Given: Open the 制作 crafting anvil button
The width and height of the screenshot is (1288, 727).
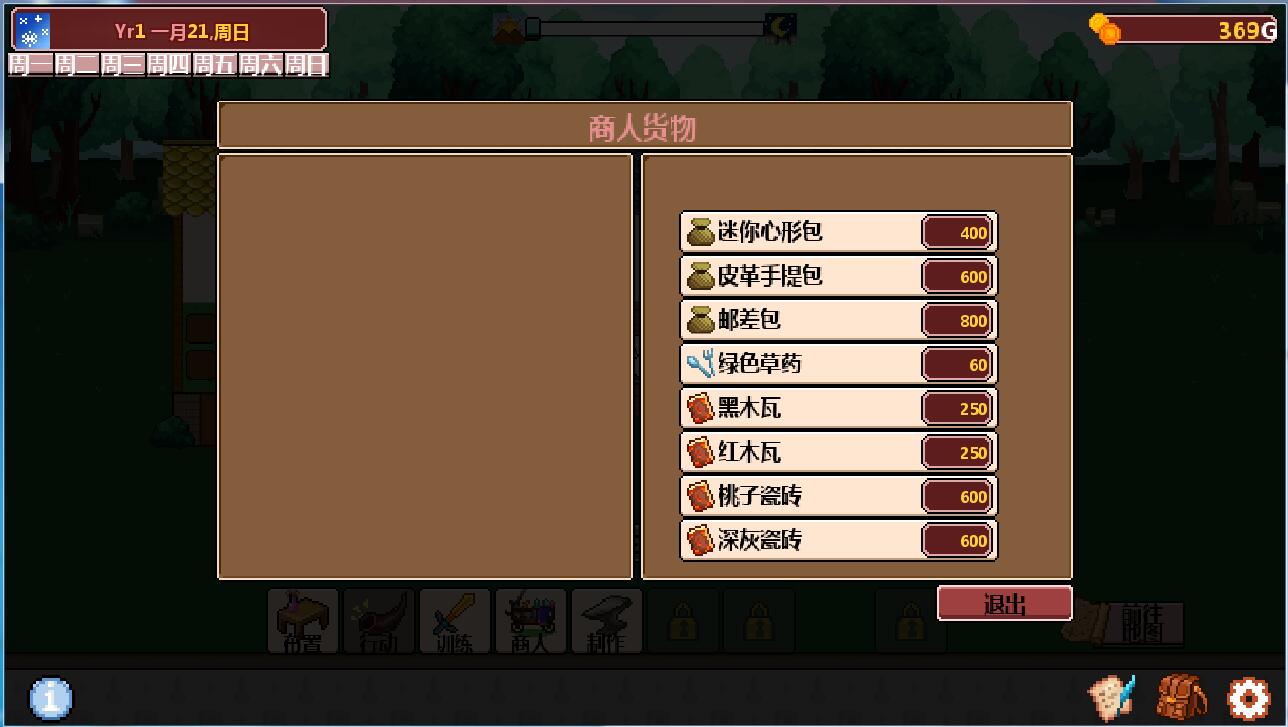Looking at the screenshot, I should [x=607, y=621].
